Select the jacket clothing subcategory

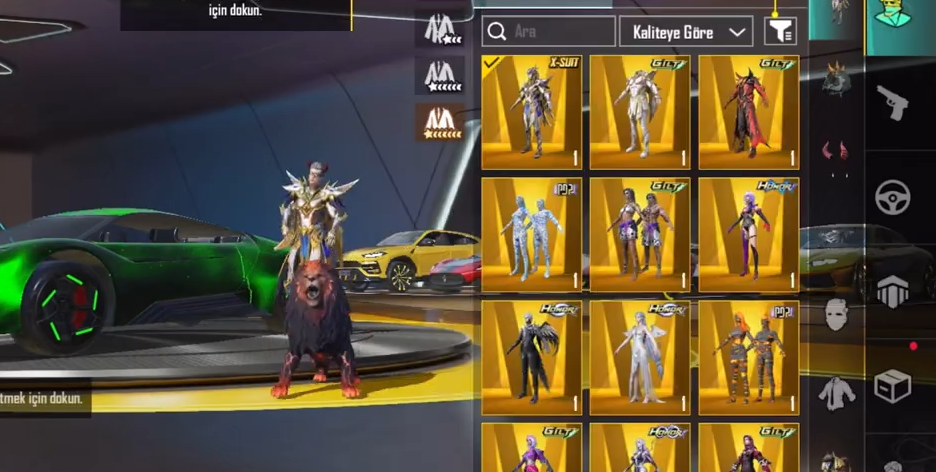pyautogui.click(x=836, y=392)
